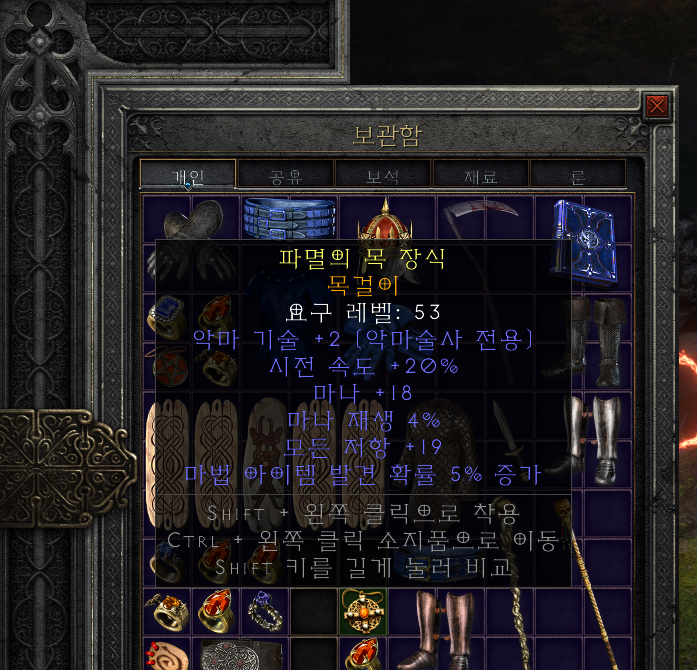Switch to the 개인 (Personal) stash tab
Image resolution: width=697 pixels, height=670 pixels.
[x=188, y=176]
